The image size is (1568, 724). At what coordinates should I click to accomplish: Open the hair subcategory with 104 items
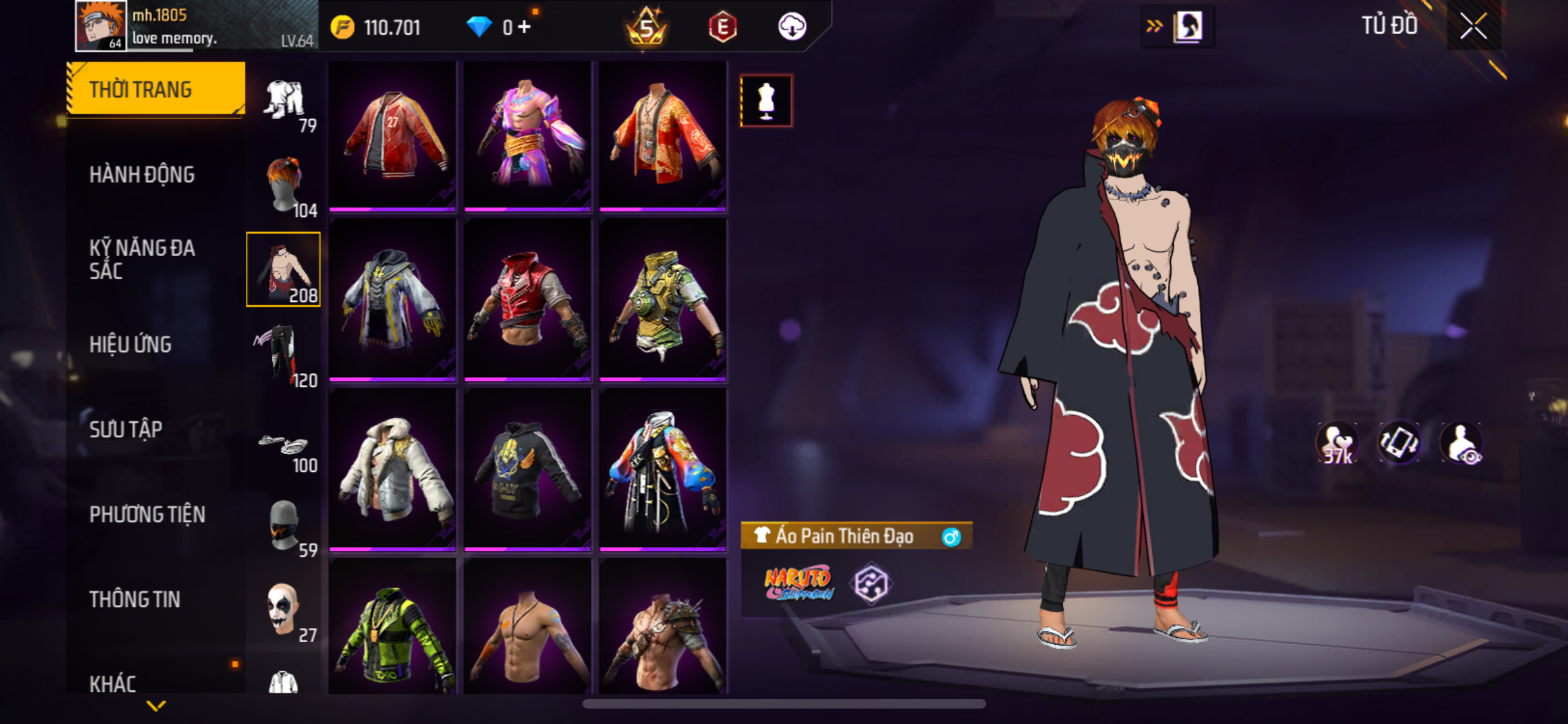284,187
